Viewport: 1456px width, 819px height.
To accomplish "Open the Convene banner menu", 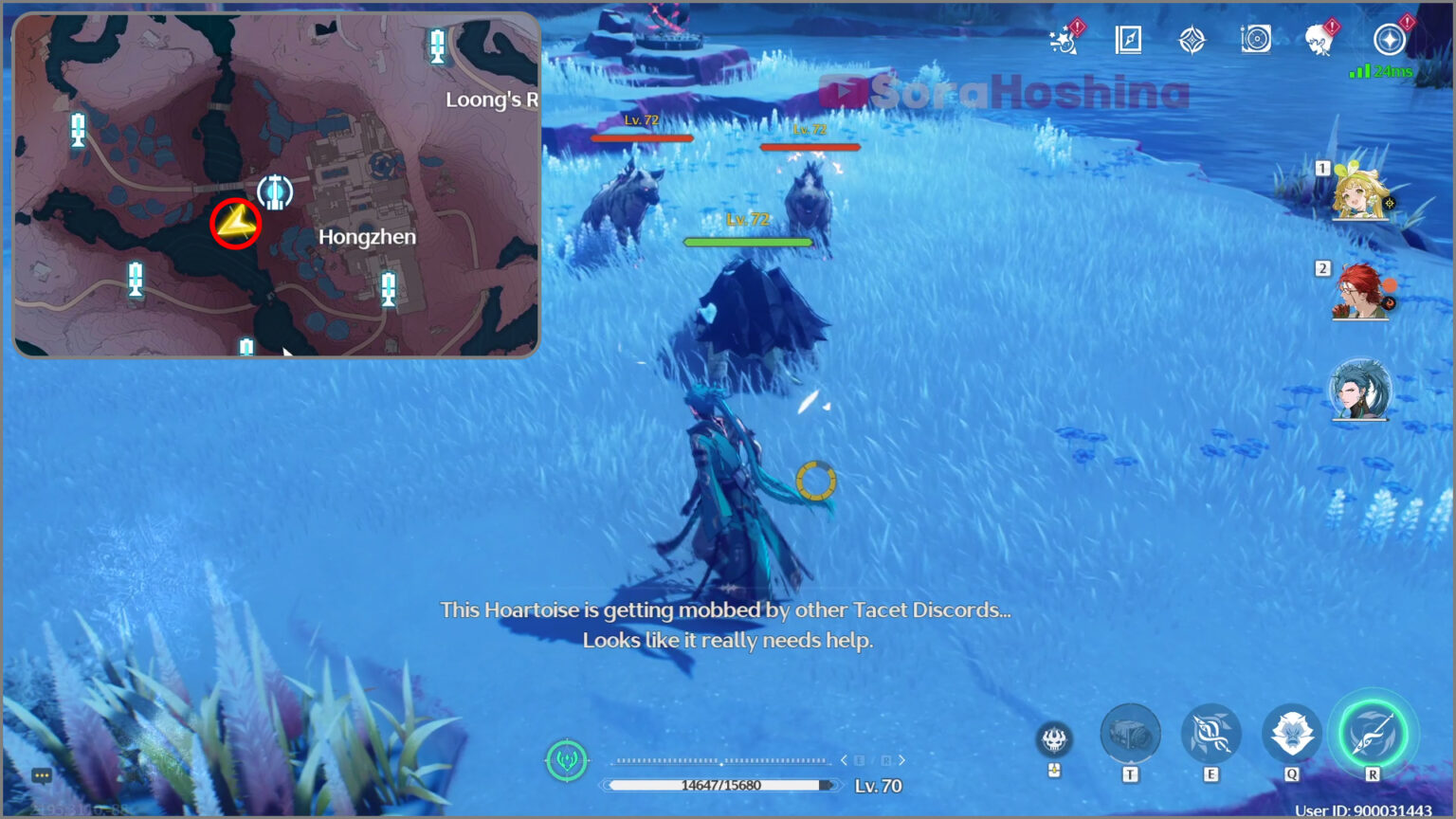I will (1192, 40).
